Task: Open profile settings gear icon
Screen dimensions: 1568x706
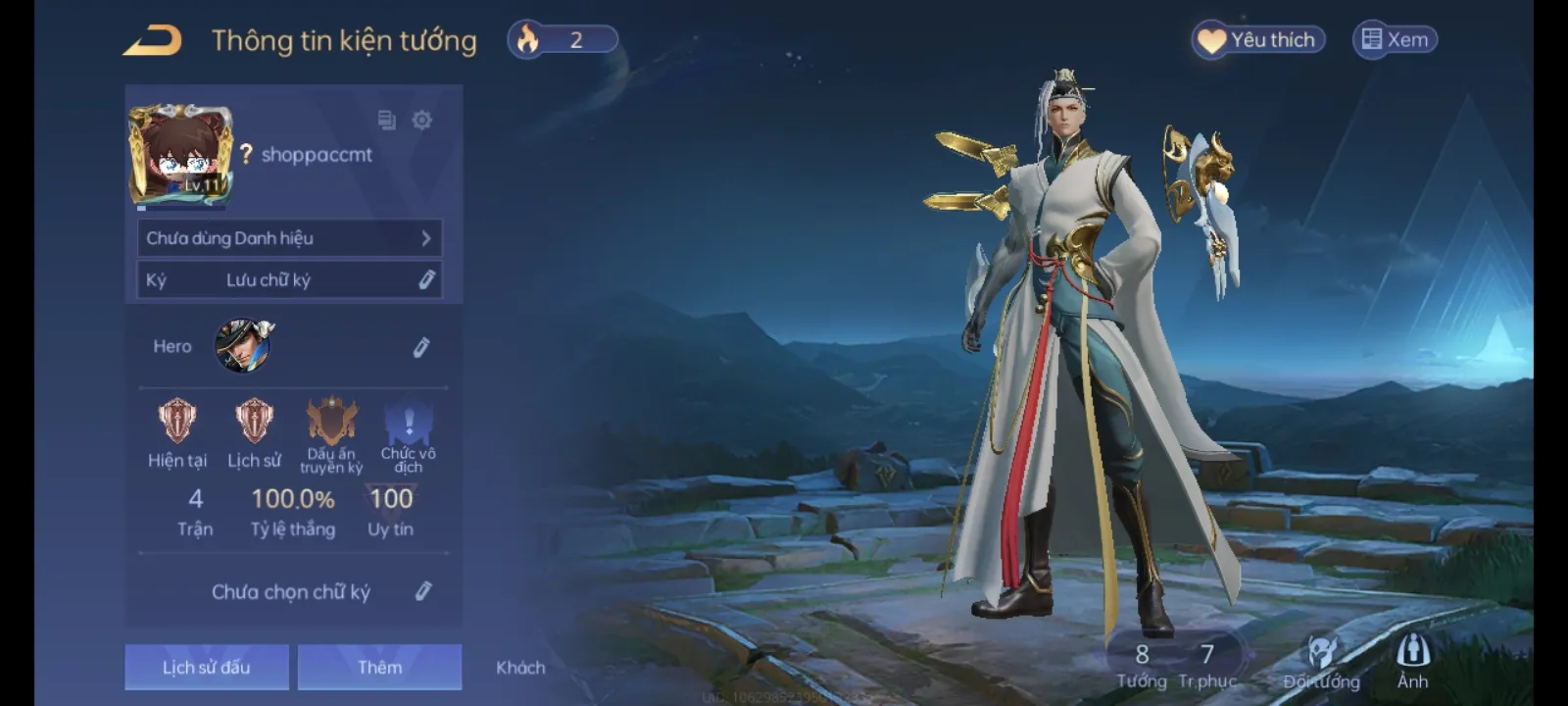Action: (421, 120)
